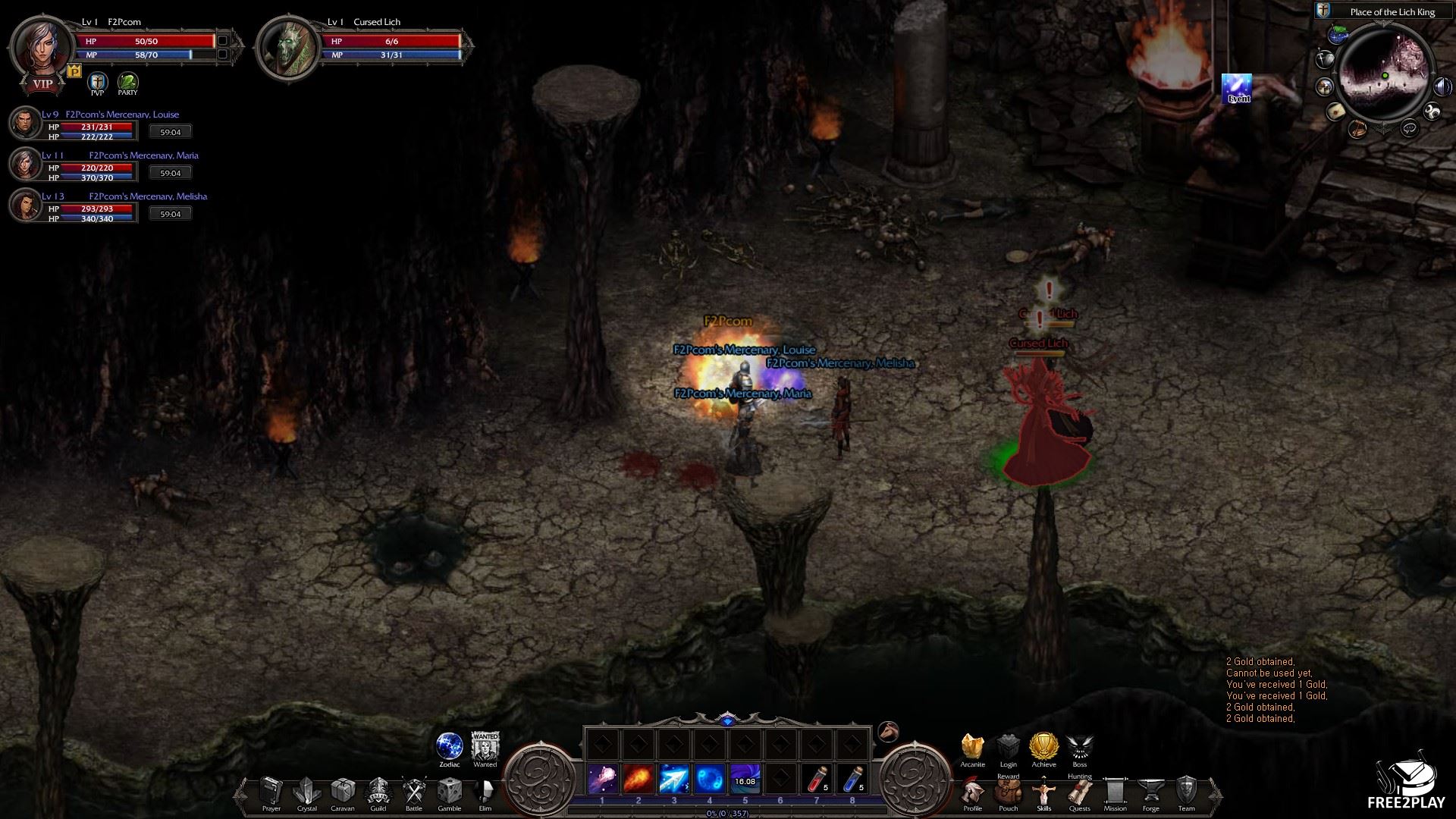Image resolution: width=1456 pixels, height=819 pixels.
Task: Click the circular minimap
Action: [1383, 77]
